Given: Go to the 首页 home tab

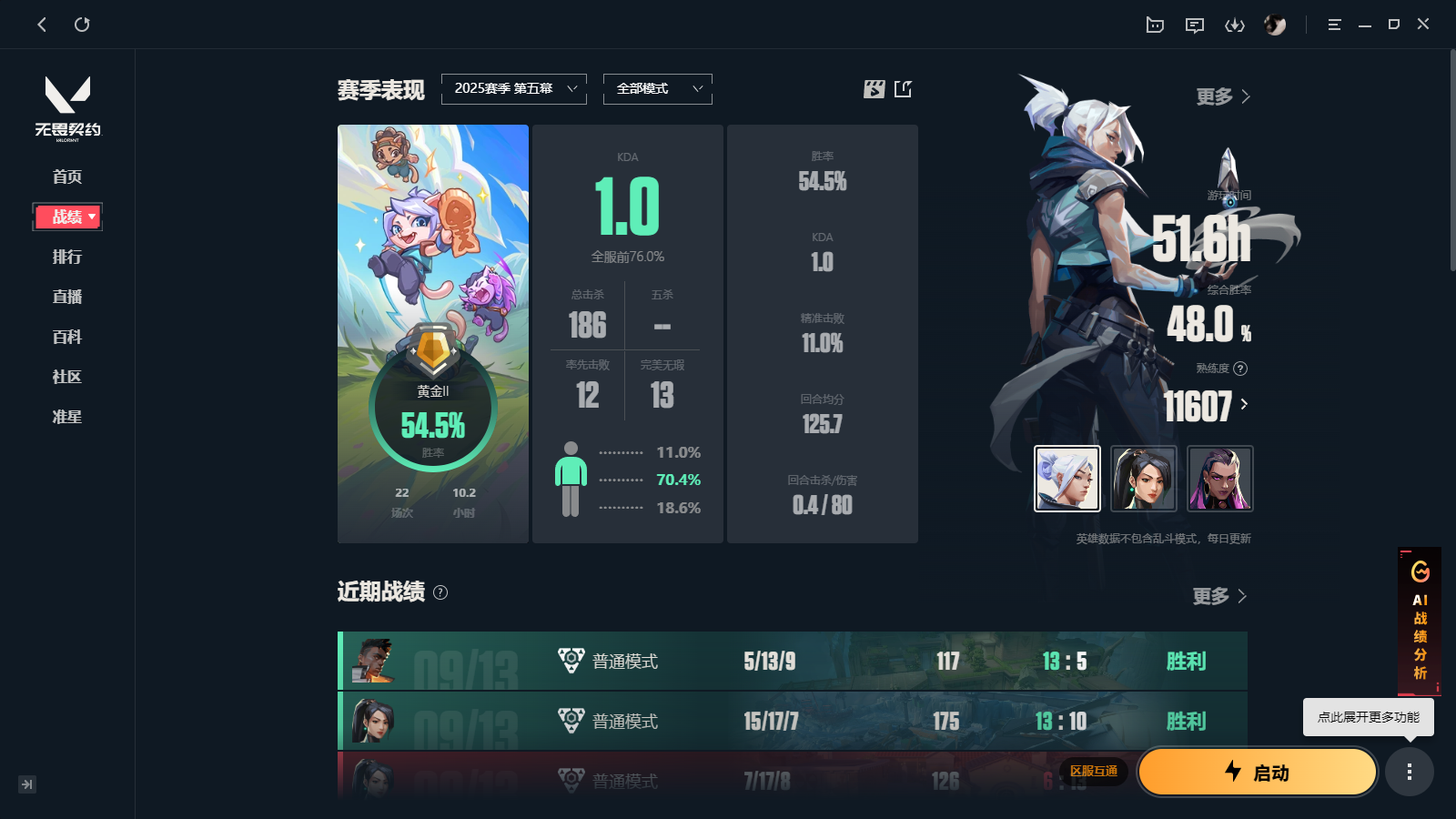Looking at the screenshot, I should pyautogui.click(x=67, y=177).
